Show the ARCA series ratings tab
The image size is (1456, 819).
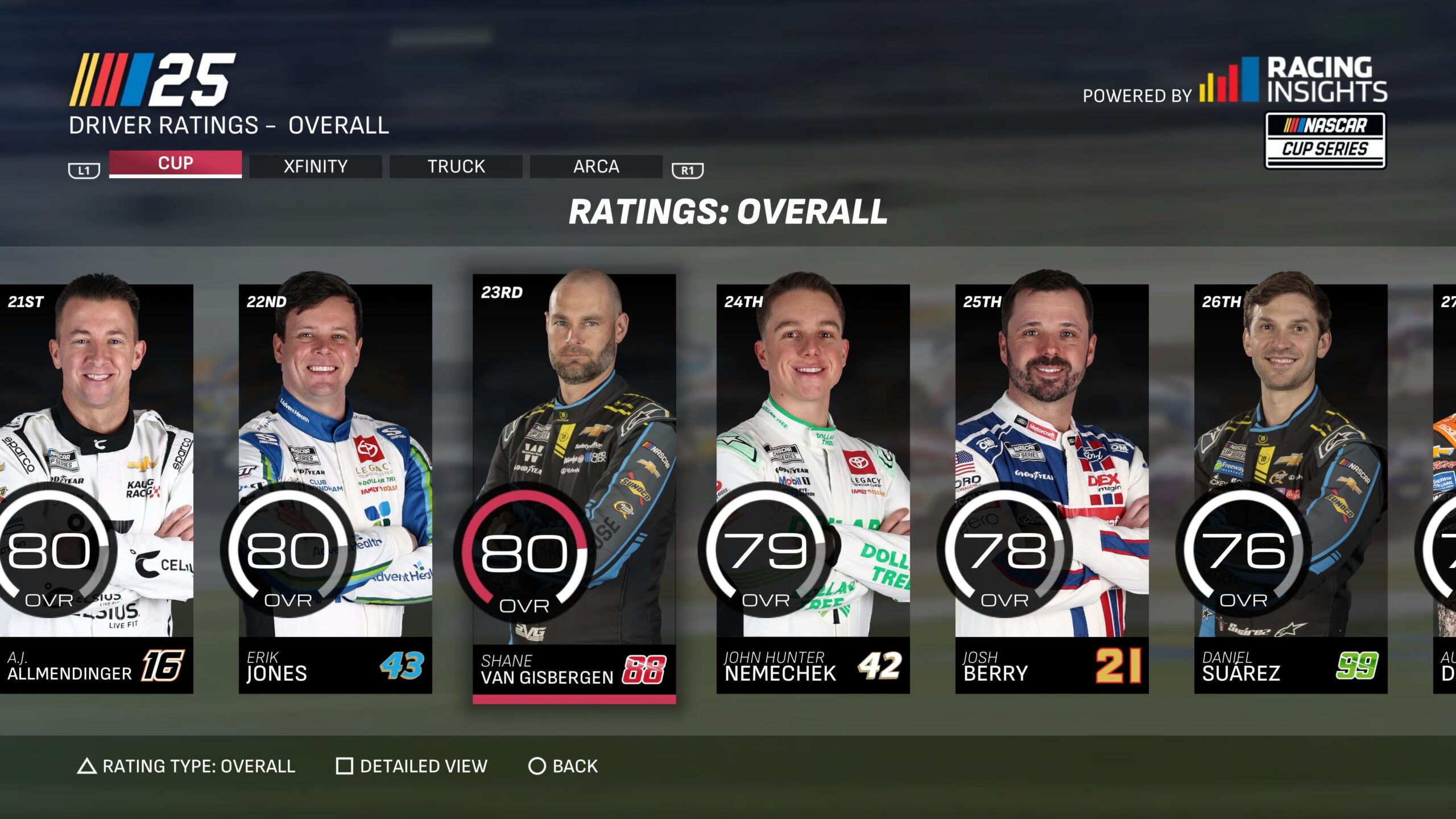(596, 167)
